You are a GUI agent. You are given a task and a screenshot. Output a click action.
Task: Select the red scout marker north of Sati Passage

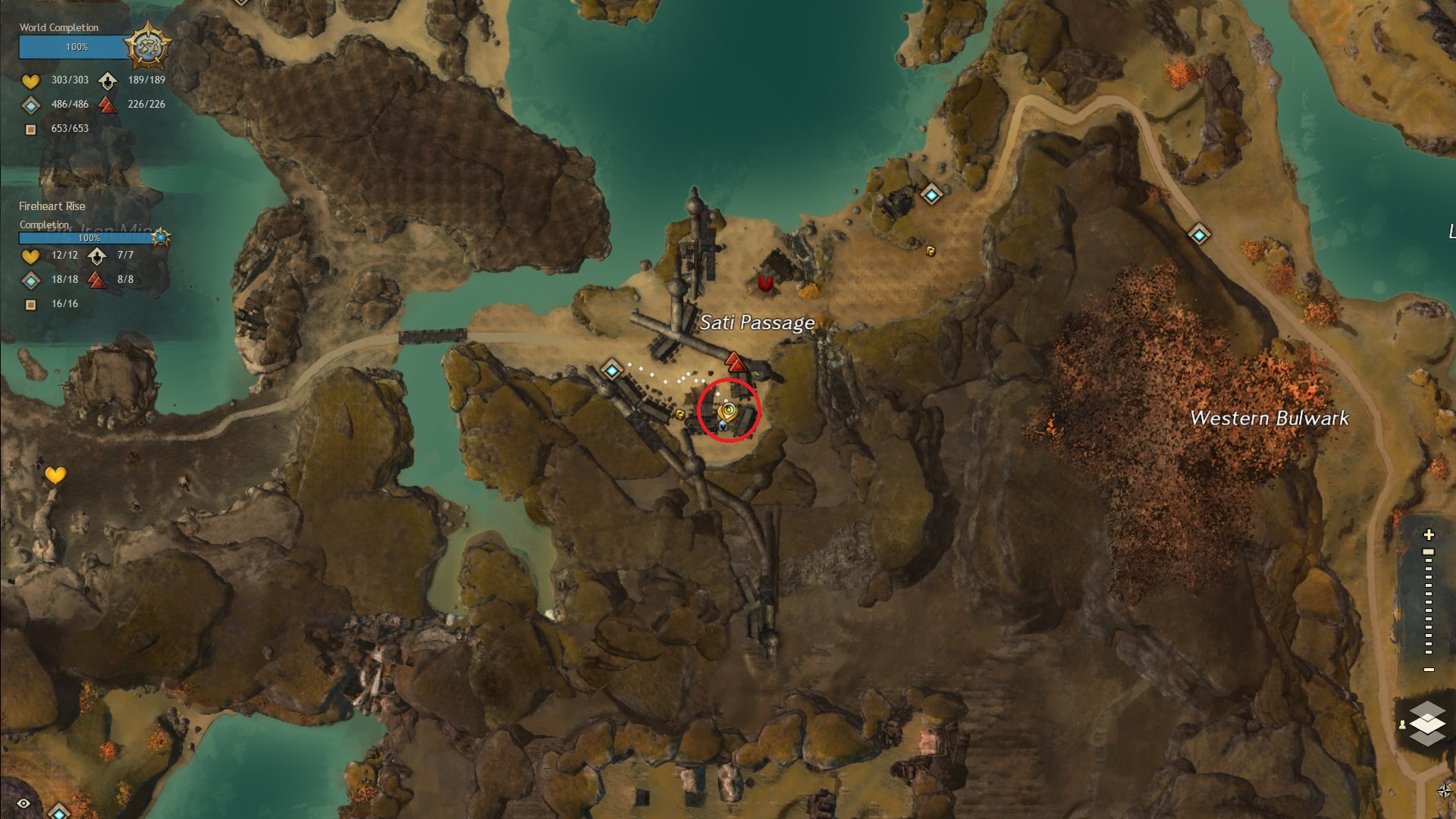click(x=765, y=284)
